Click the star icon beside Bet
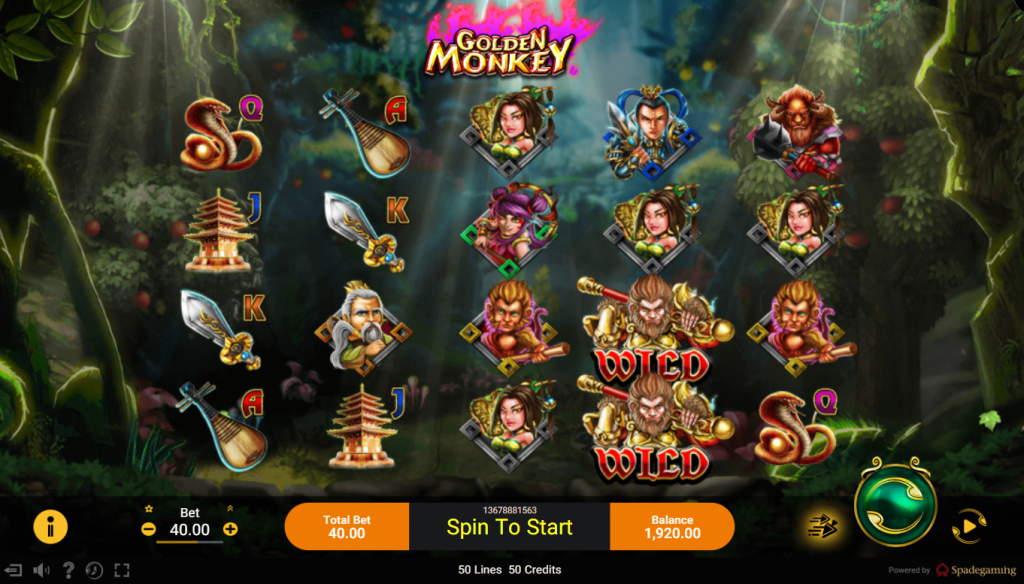This screenshot has height=584, width=1024. 149,509
